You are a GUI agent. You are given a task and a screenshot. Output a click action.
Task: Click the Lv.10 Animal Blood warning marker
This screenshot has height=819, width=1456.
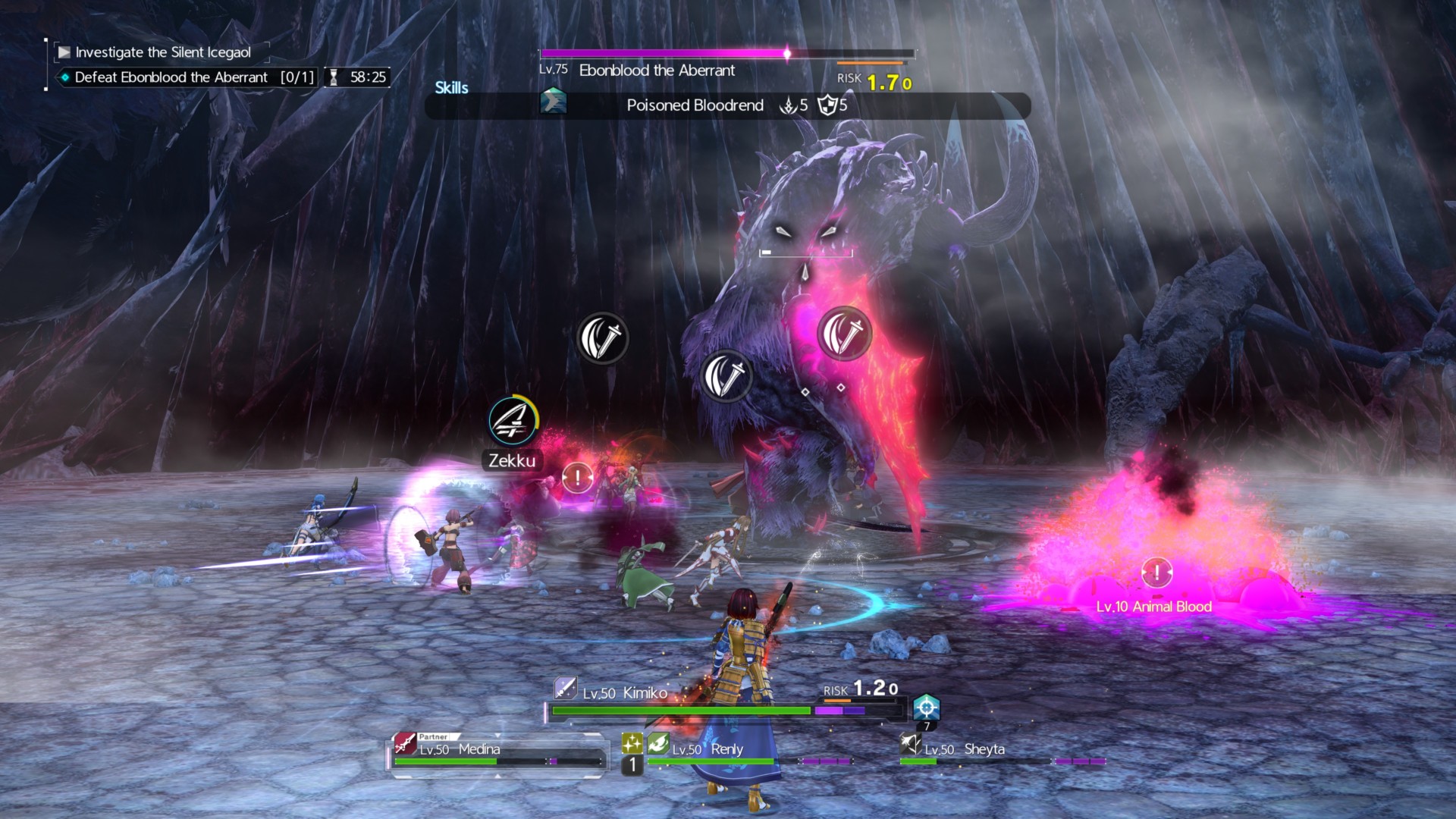click(1156, 573)
